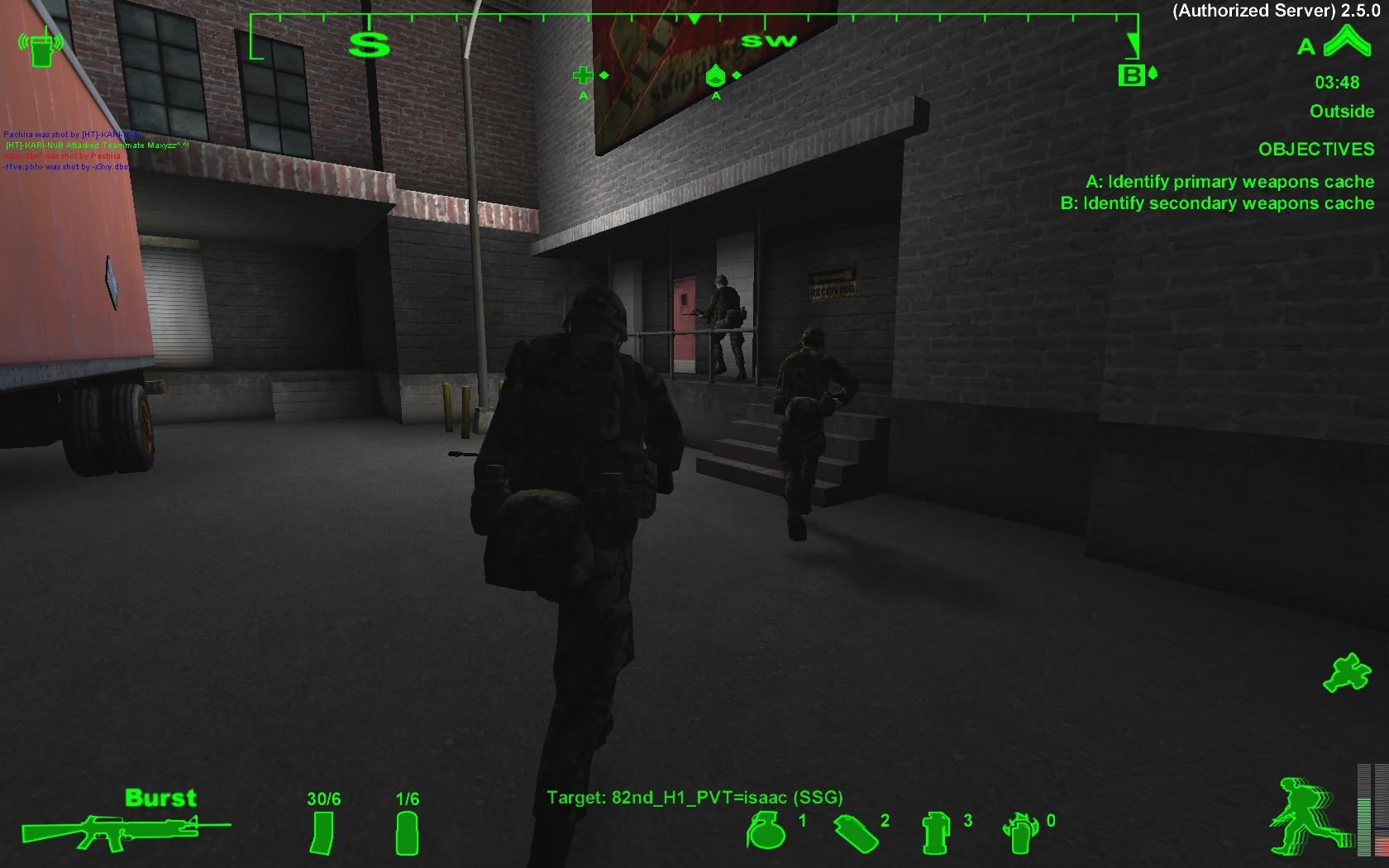
Task: Click objective A: Identify primary weapons cache
Action: (1231, 182)
